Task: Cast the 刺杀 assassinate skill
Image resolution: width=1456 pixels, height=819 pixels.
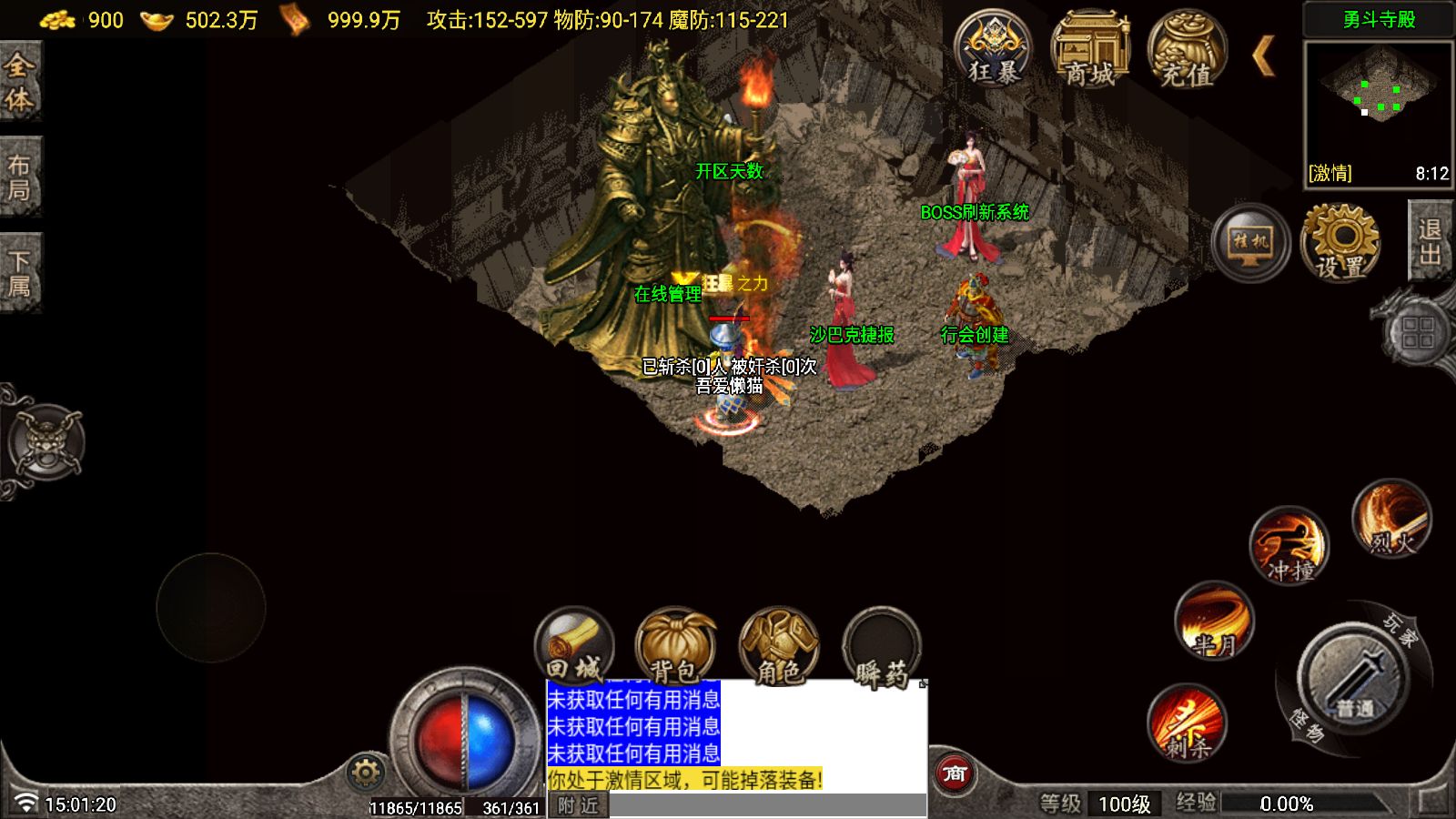Action: 1187,723
